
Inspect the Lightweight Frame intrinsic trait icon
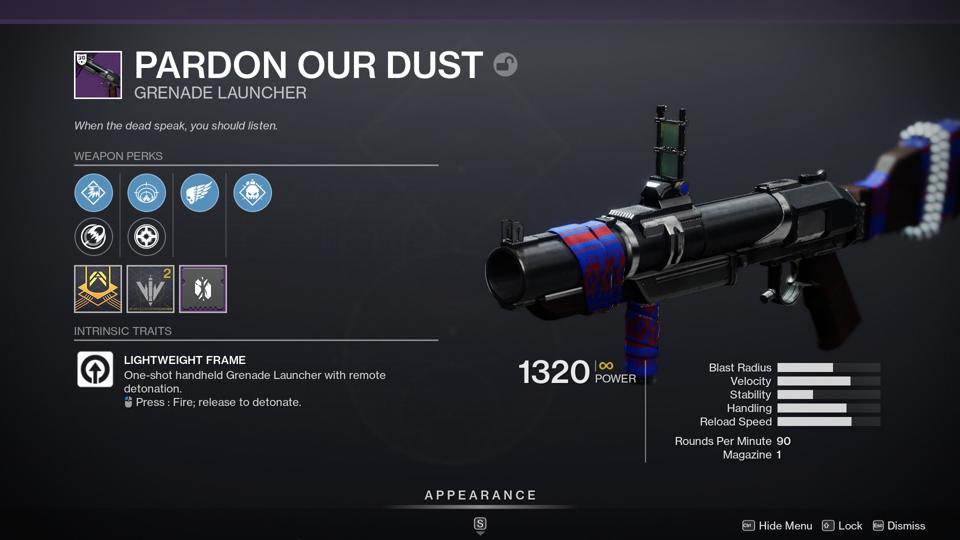coord(96,370)
